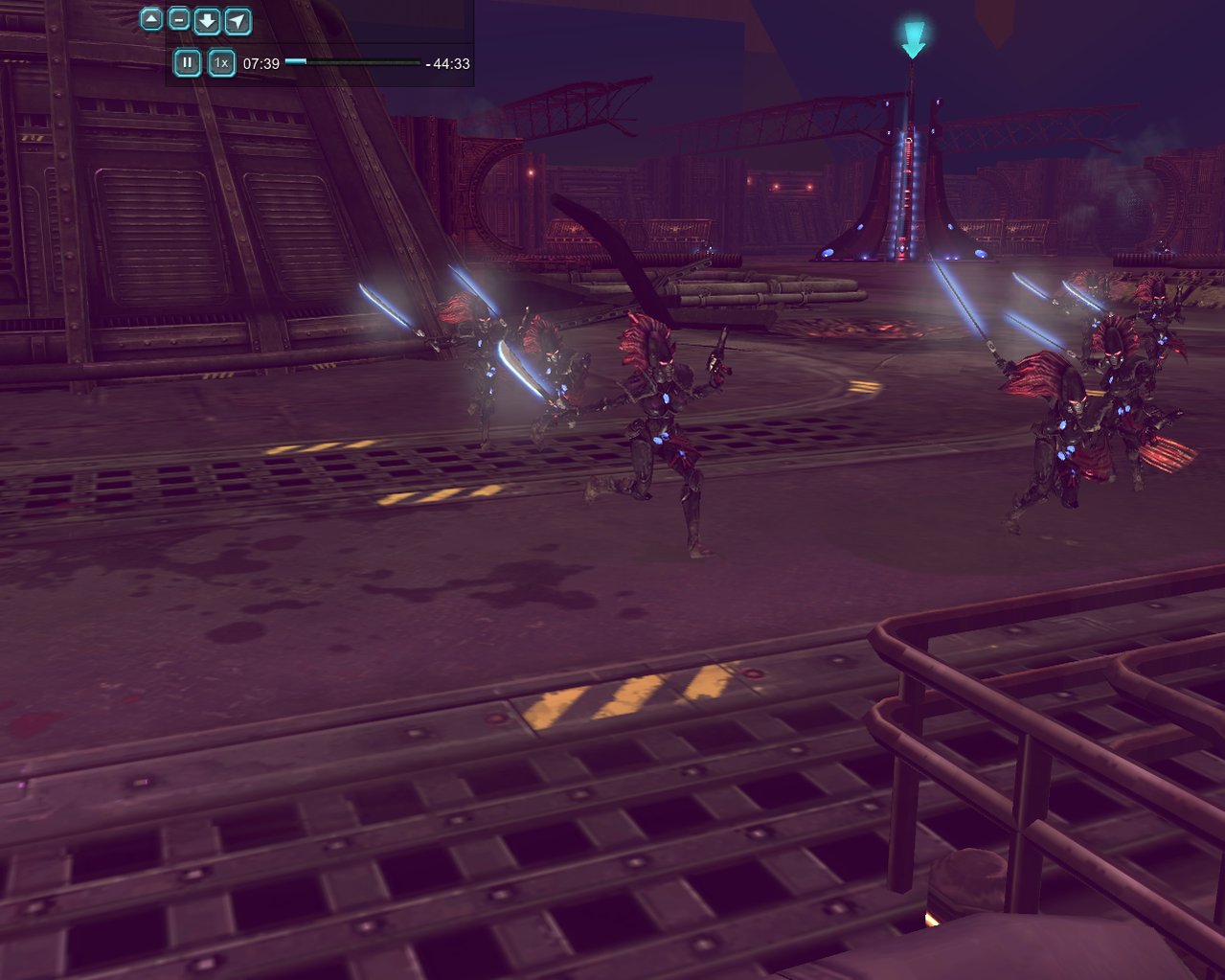Click the down-arrow replay panel button

(x=207, y=20)
